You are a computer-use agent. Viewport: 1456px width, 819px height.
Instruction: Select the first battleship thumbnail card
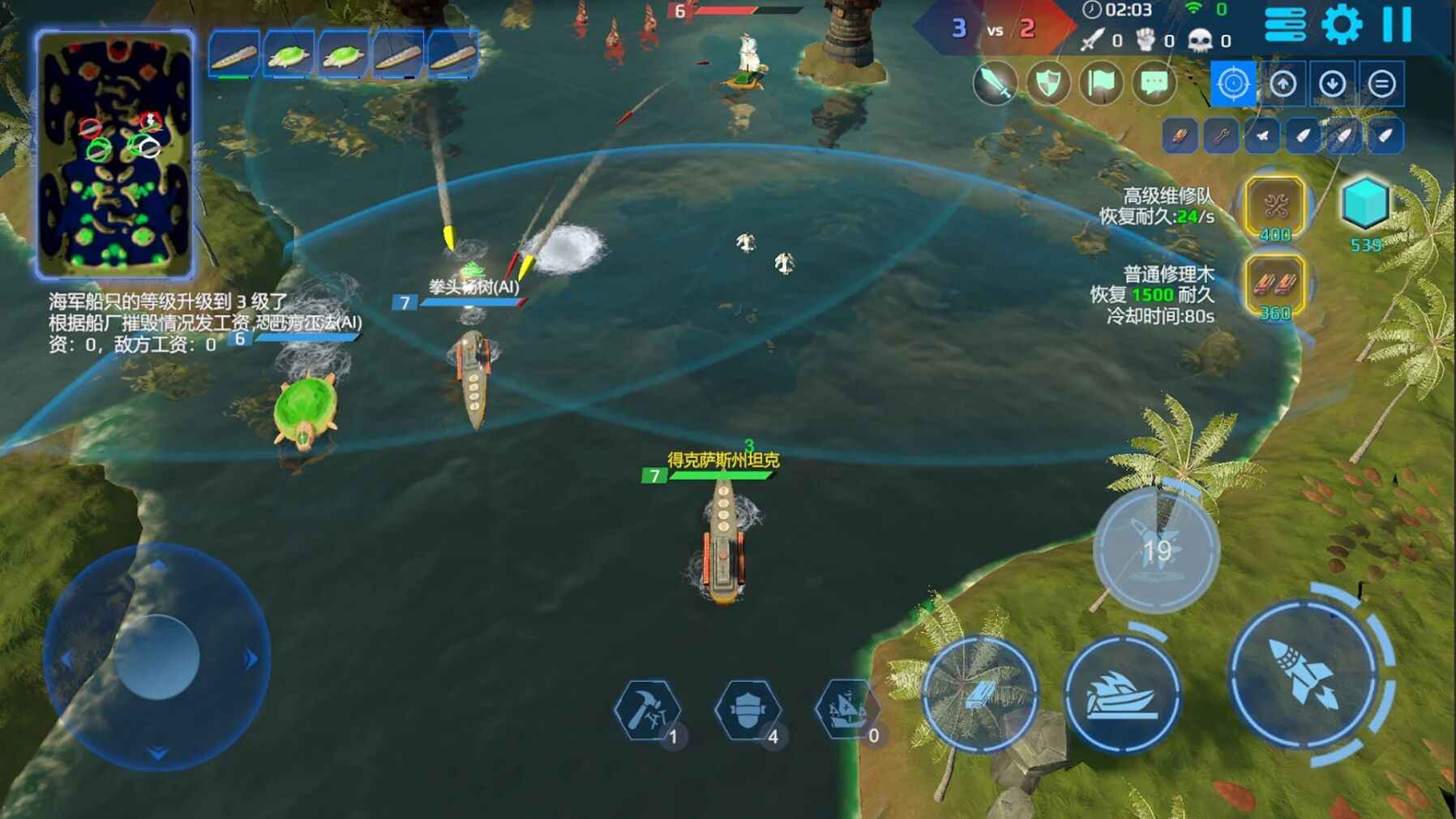point(232,56)
